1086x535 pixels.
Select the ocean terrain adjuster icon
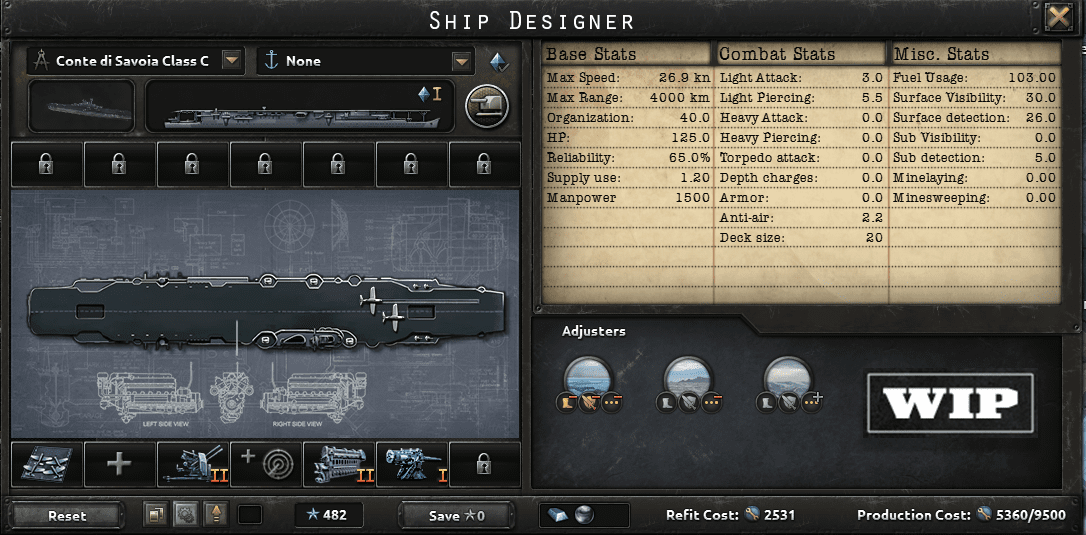pyautogui.click(x=587, y=376)
